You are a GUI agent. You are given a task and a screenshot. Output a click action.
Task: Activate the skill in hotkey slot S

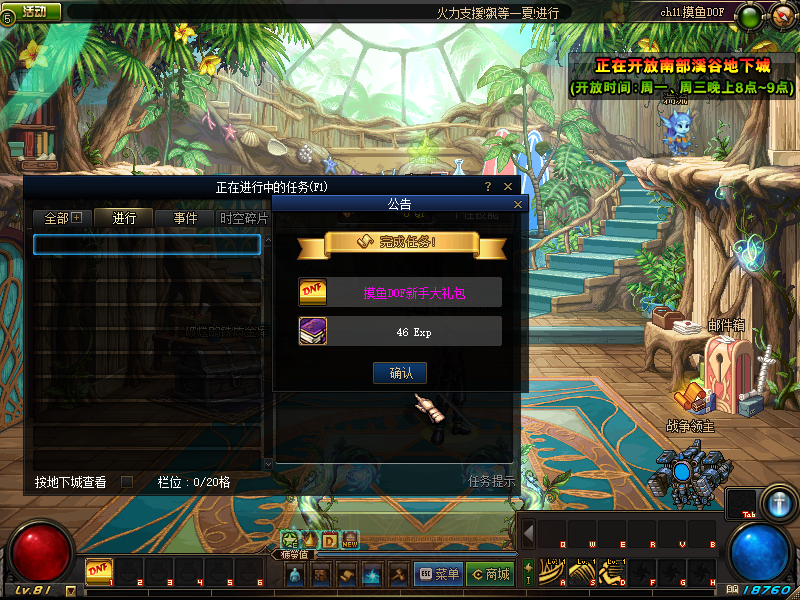point(581,569)
